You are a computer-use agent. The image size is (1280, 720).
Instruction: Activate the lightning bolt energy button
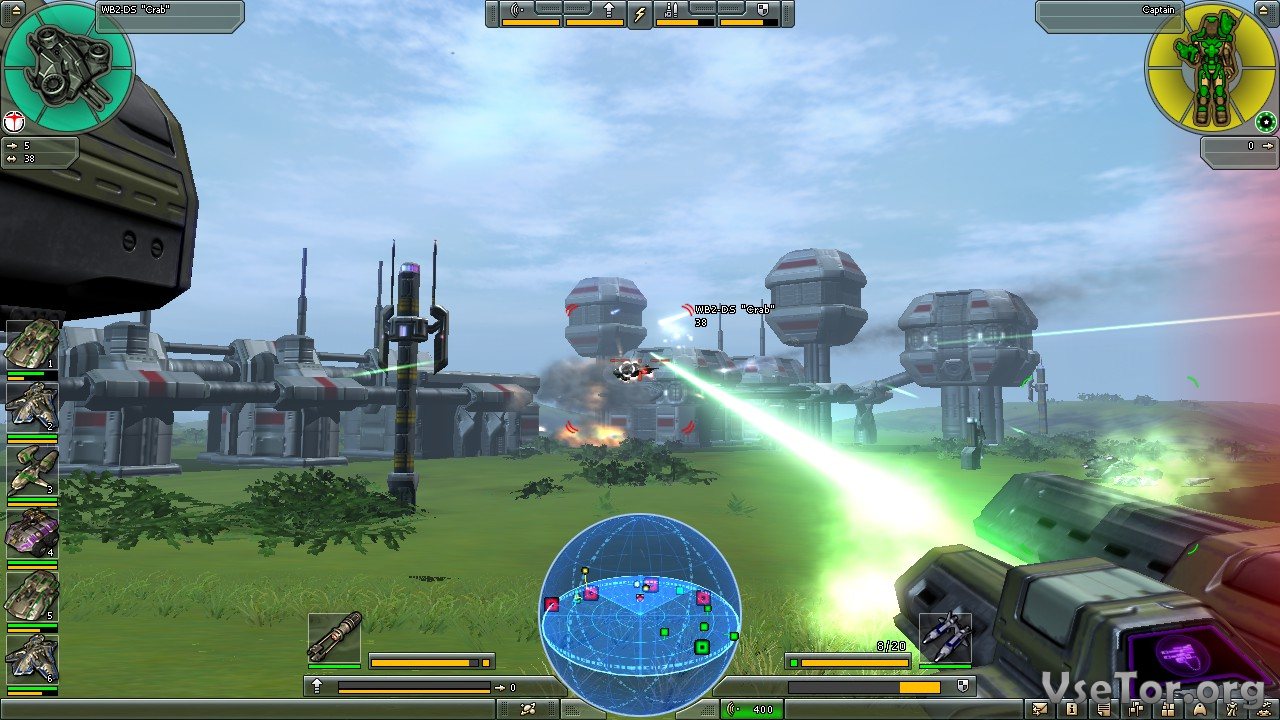coord(640,14)
